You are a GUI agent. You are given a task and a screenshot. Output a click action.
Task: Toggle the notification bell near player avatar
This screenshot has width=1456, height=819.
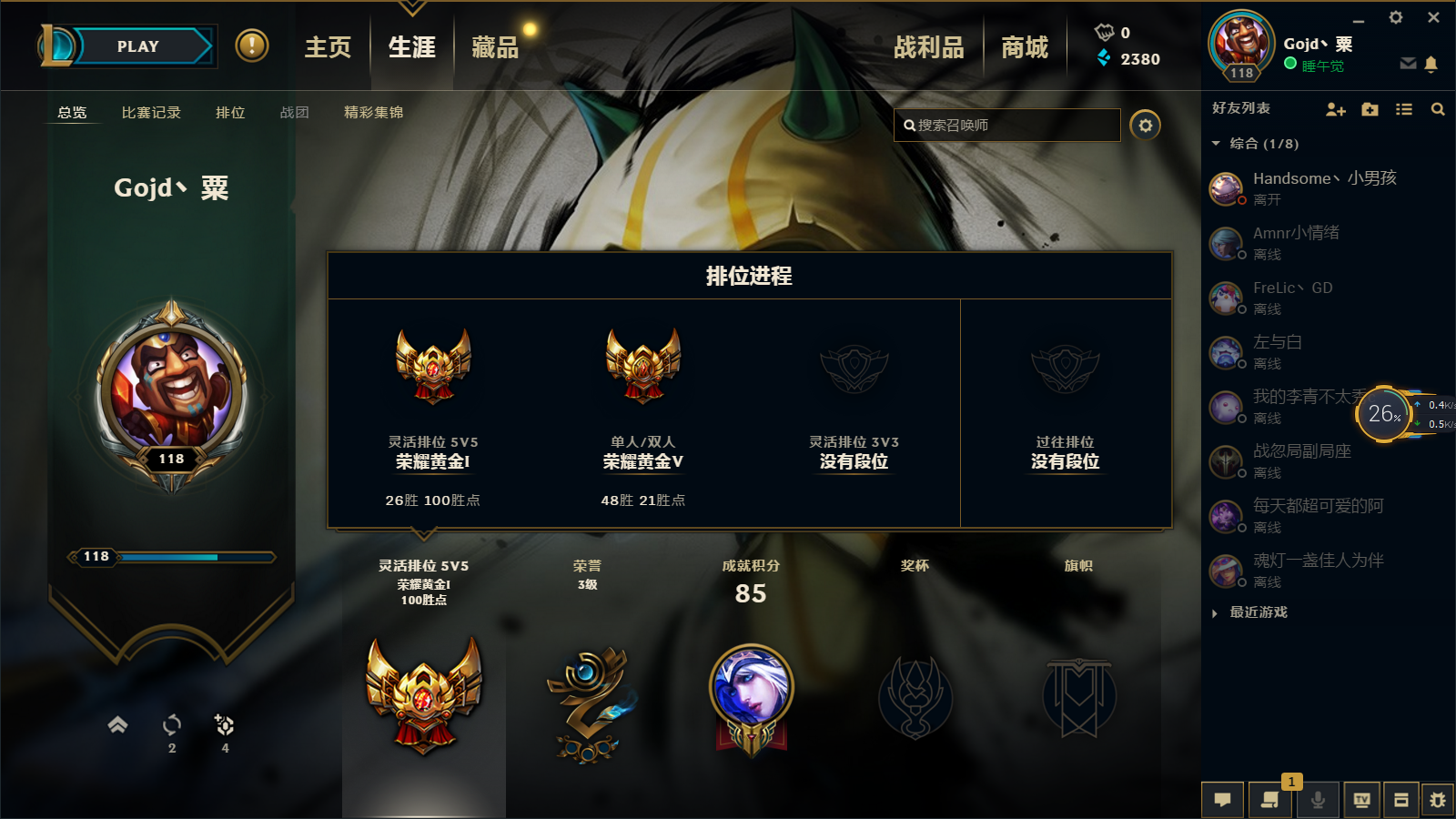[1431, 64]
